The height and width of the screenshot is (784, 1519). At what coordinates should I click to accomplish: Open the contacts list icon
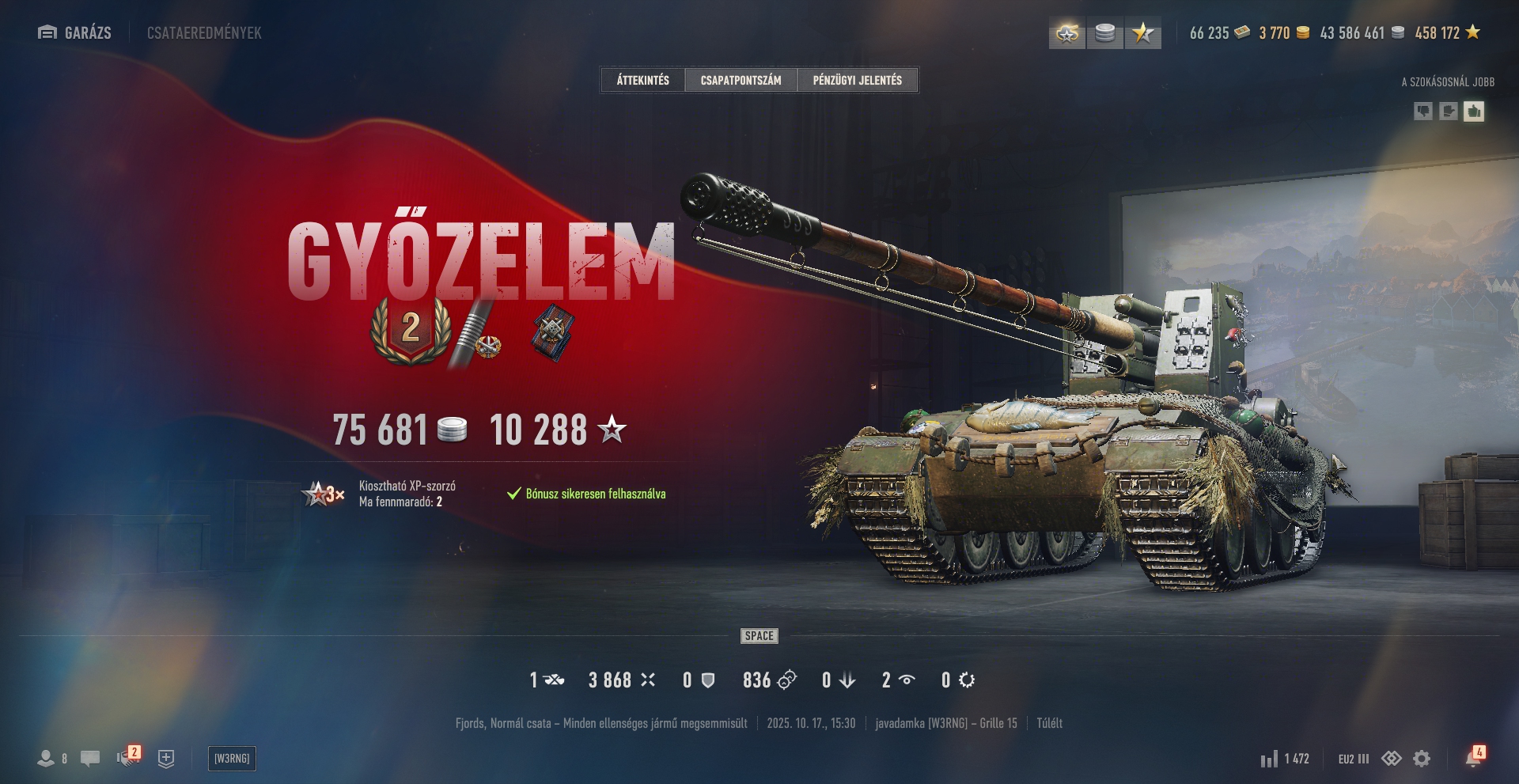(47, 759)
